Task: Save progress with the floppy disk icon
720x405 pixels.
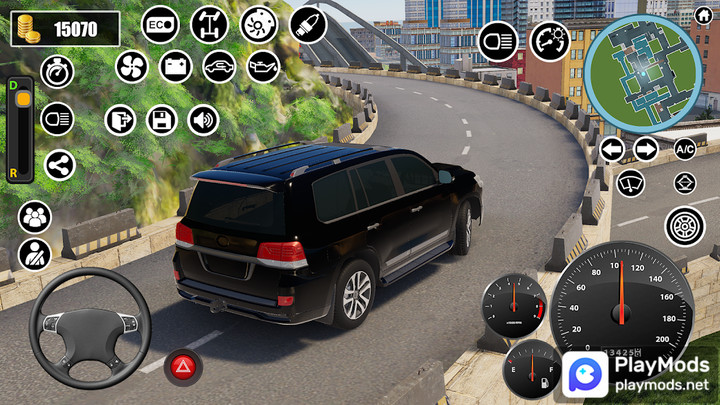Action: [x=161, y=120]
